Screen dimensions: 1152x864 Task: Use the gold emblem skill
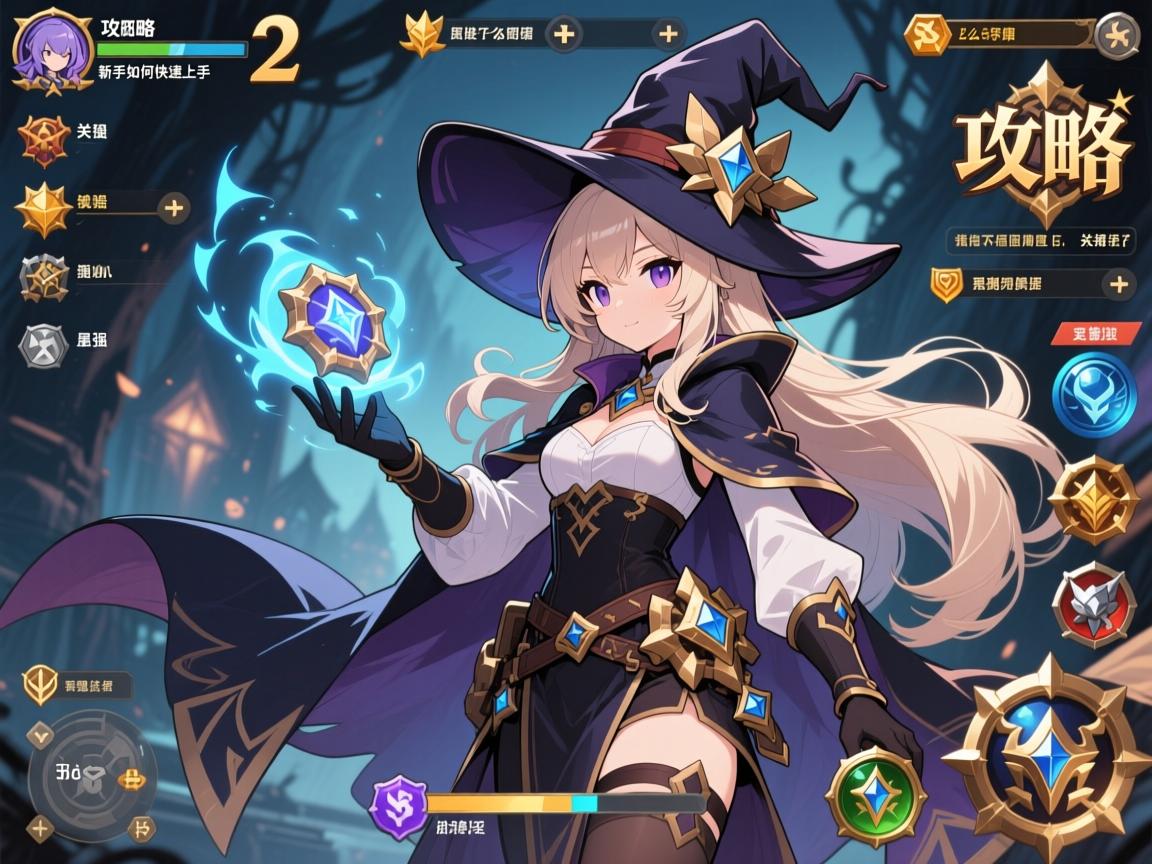(1093, 498)
